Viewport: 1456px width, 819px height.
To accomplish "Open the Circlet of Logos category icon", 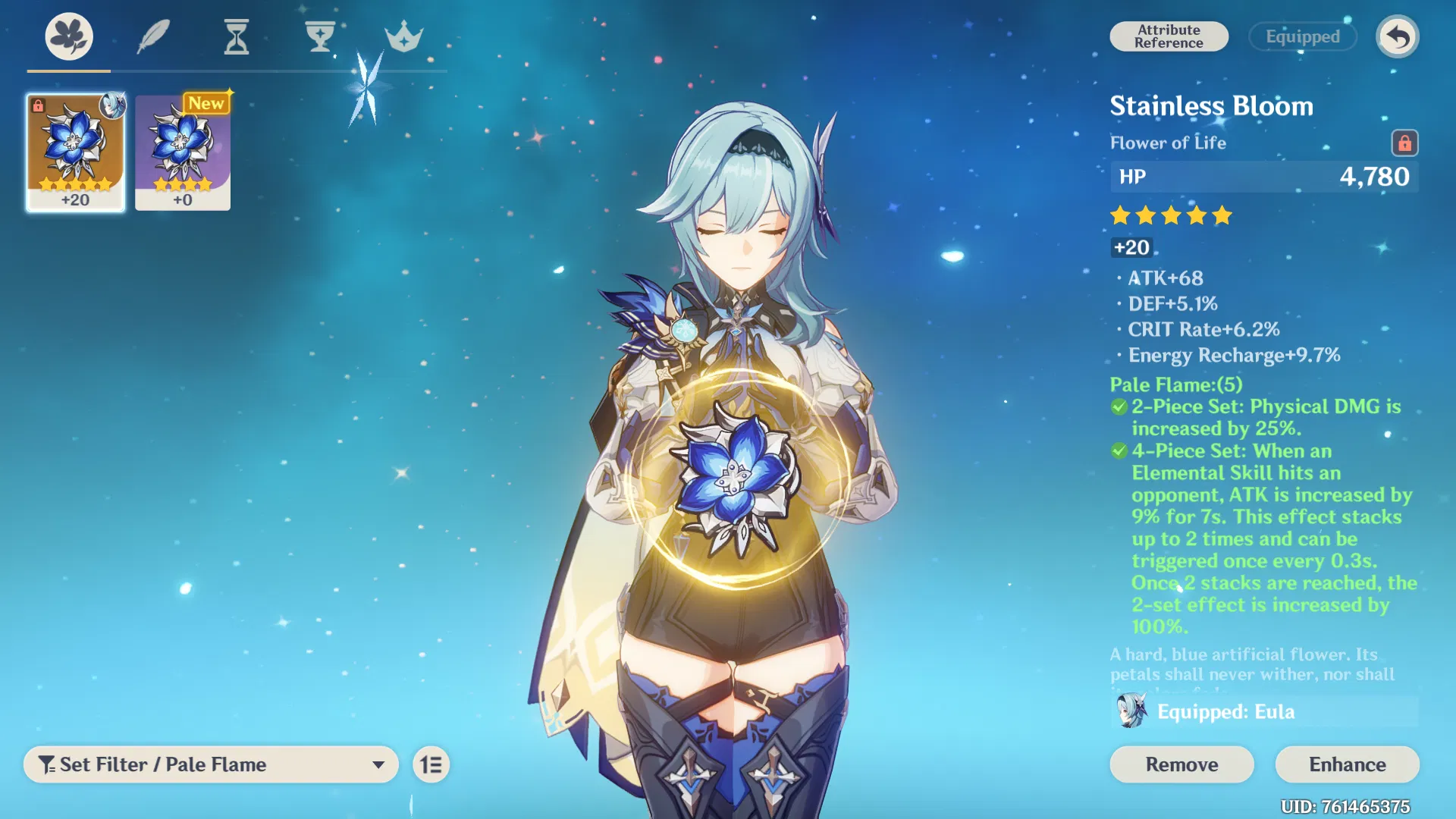I will pyautogui.click(x=404, y=36).
